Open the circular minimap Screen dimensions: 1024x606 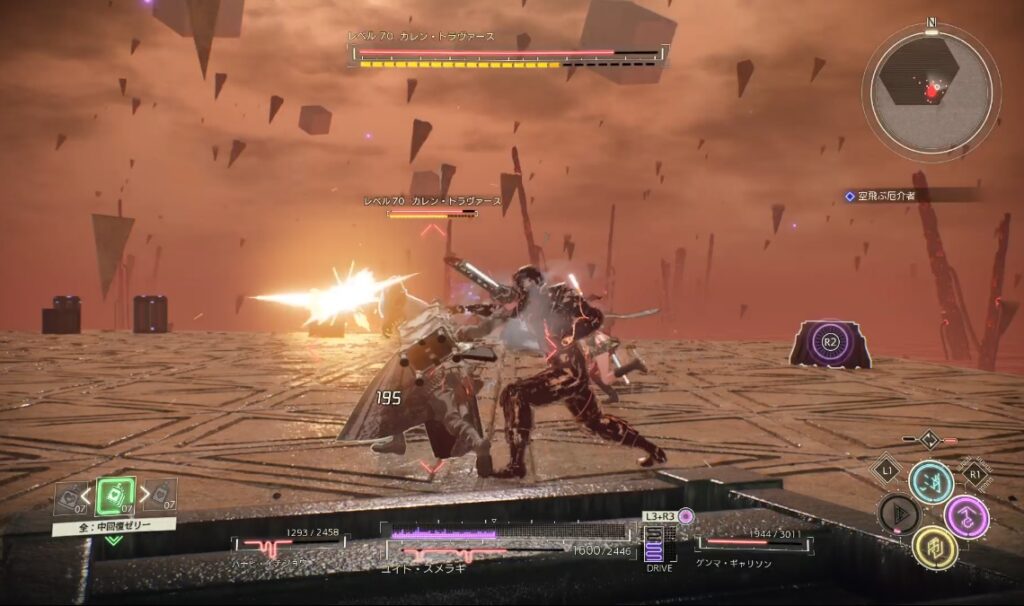pyautogui.click(x=931, y=93)
